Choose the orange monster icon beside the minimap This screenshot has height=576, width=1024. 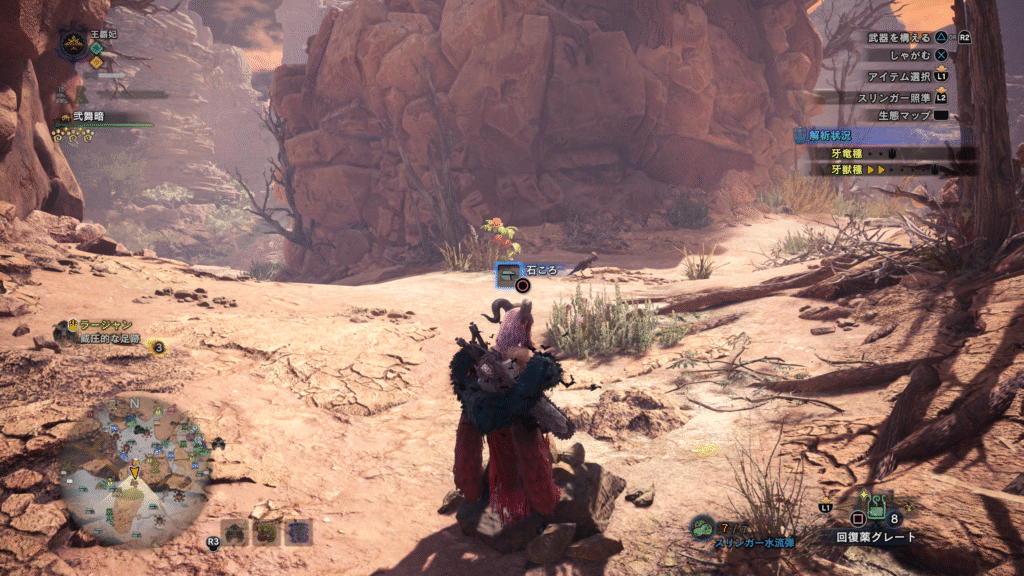pyautogui.click(x=266, y=532)
